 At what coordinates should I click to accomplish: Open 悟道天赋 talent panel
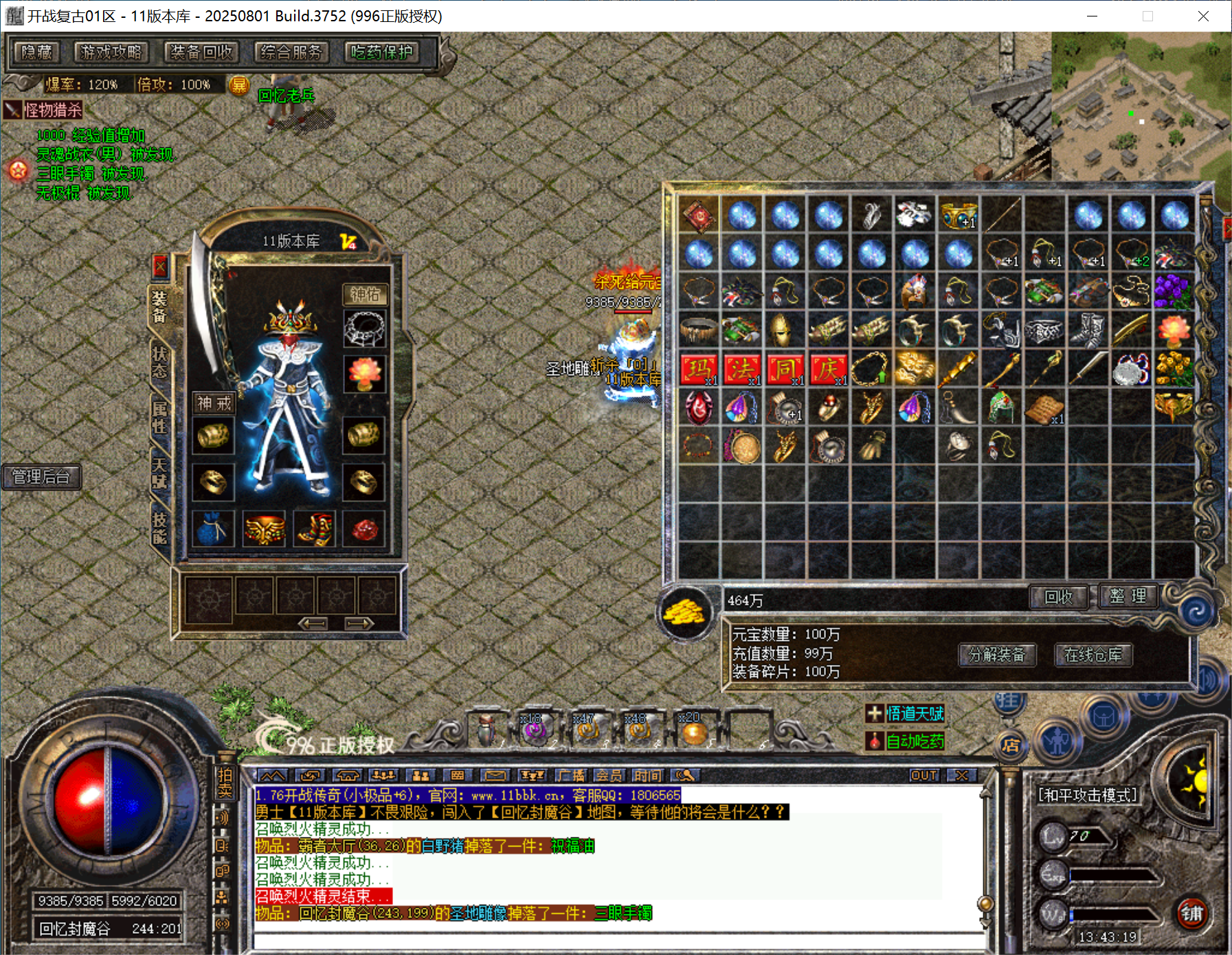915,714
